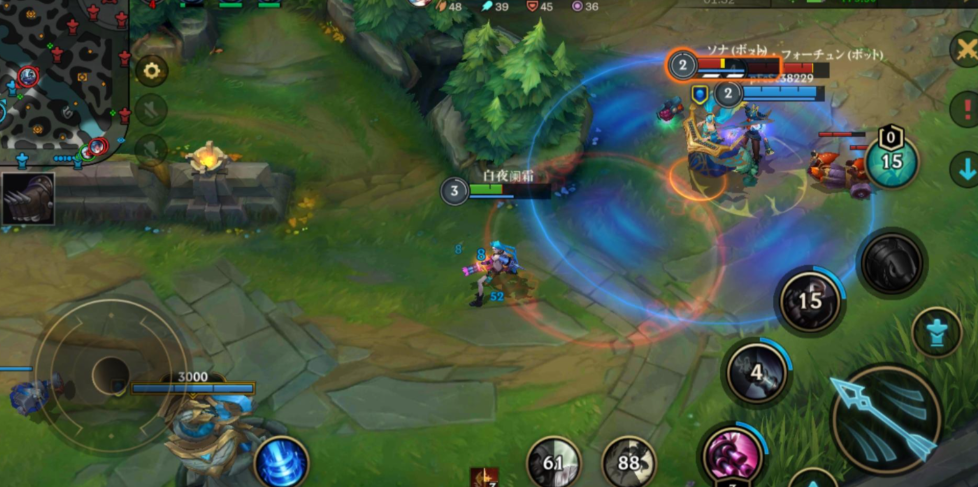
Task: Send the red exclamation danger ping
Action: (x=964, y=107)
